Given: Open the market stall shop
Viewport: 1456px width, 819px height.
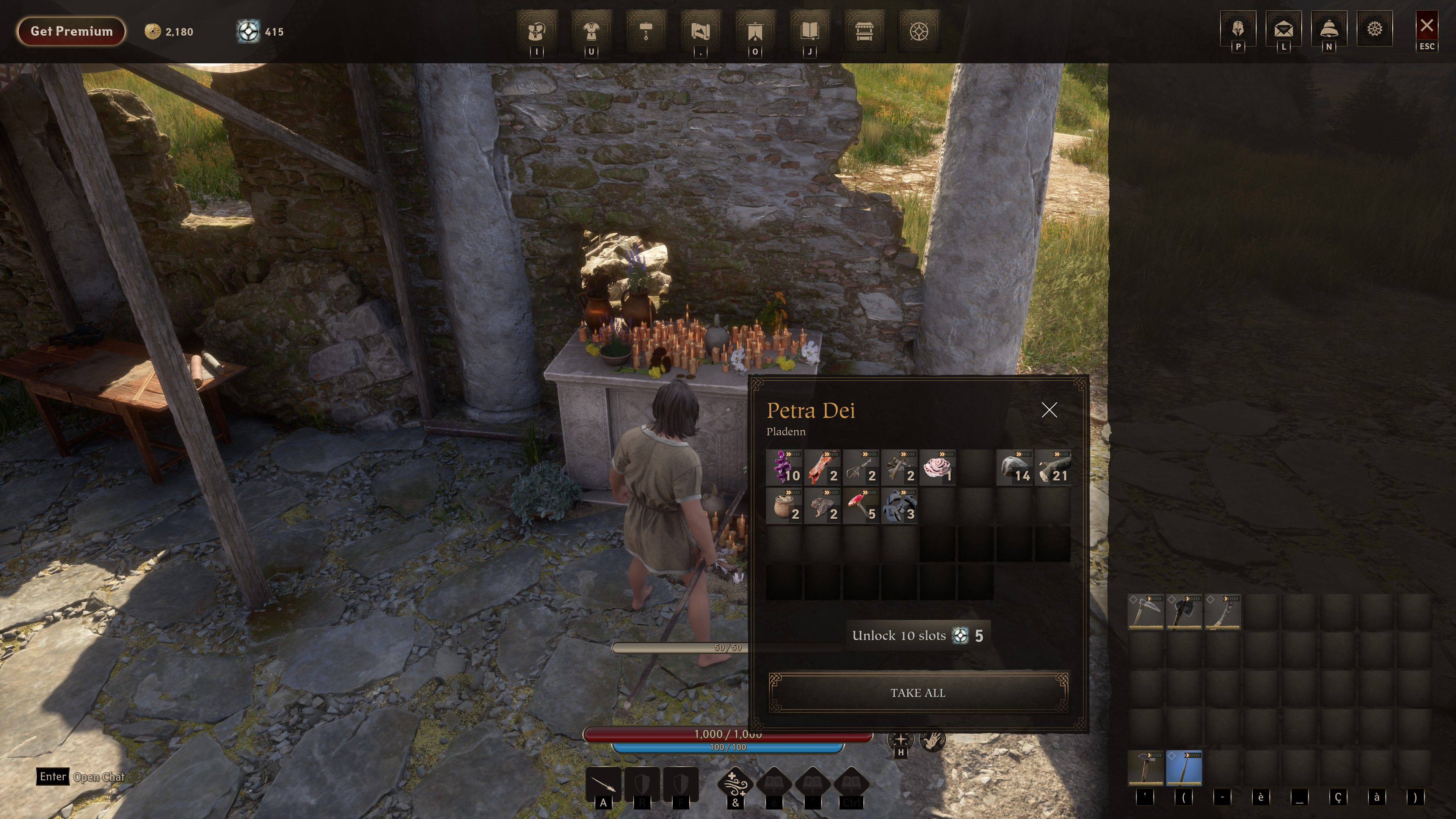Looking at the screenshot, I should pos(864,31).
